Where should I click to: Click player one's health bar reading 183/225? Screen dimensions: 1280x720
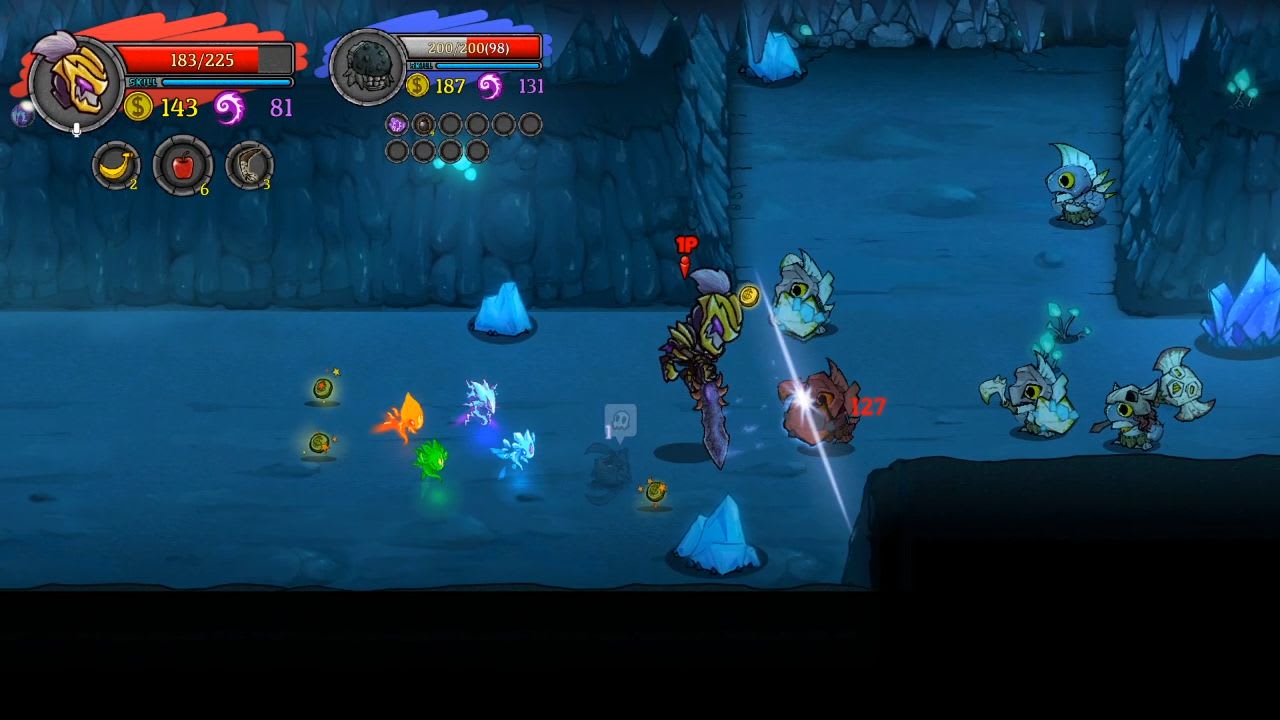tap(202, 59)
